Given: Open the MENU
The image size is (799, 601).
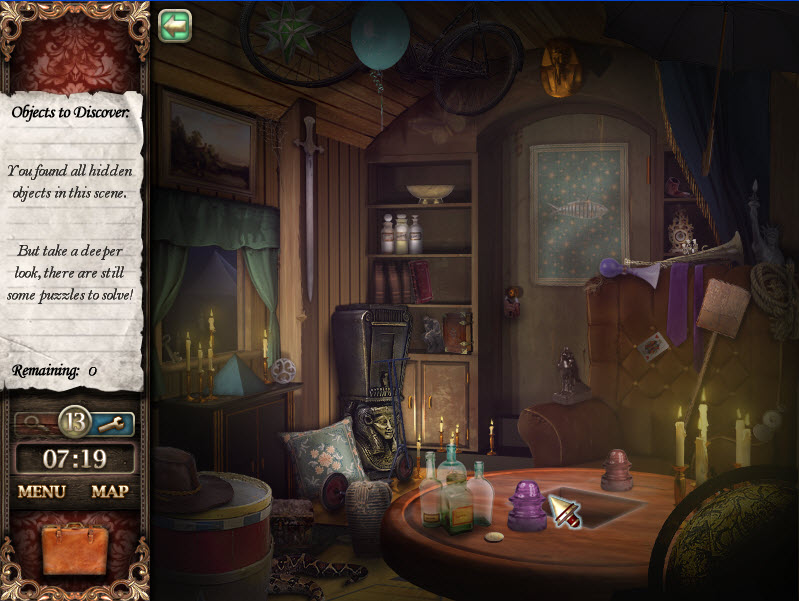Looking at the screenshot, I should tap(41, 492).
